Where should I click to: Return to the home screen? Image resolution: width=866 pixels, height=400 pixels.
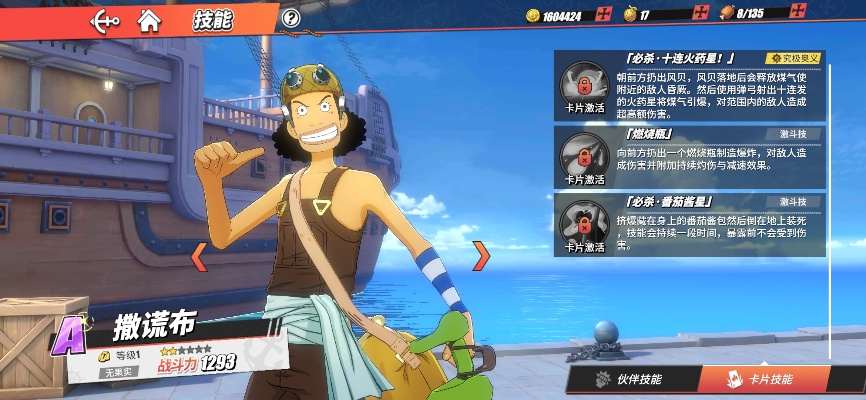[x=149, y=19]
